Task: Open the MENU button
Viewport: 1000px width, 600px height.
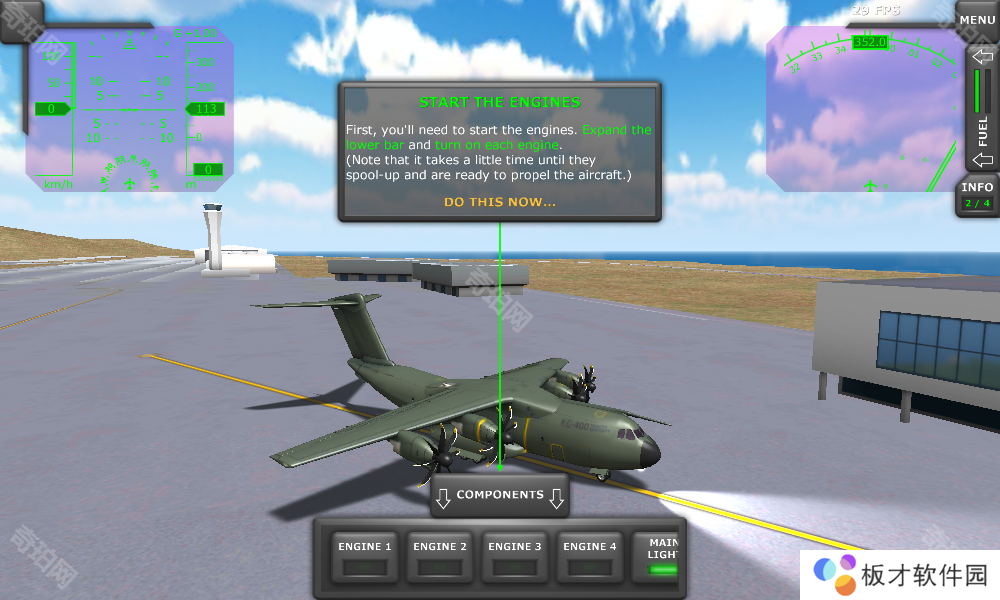Action: 976,20
